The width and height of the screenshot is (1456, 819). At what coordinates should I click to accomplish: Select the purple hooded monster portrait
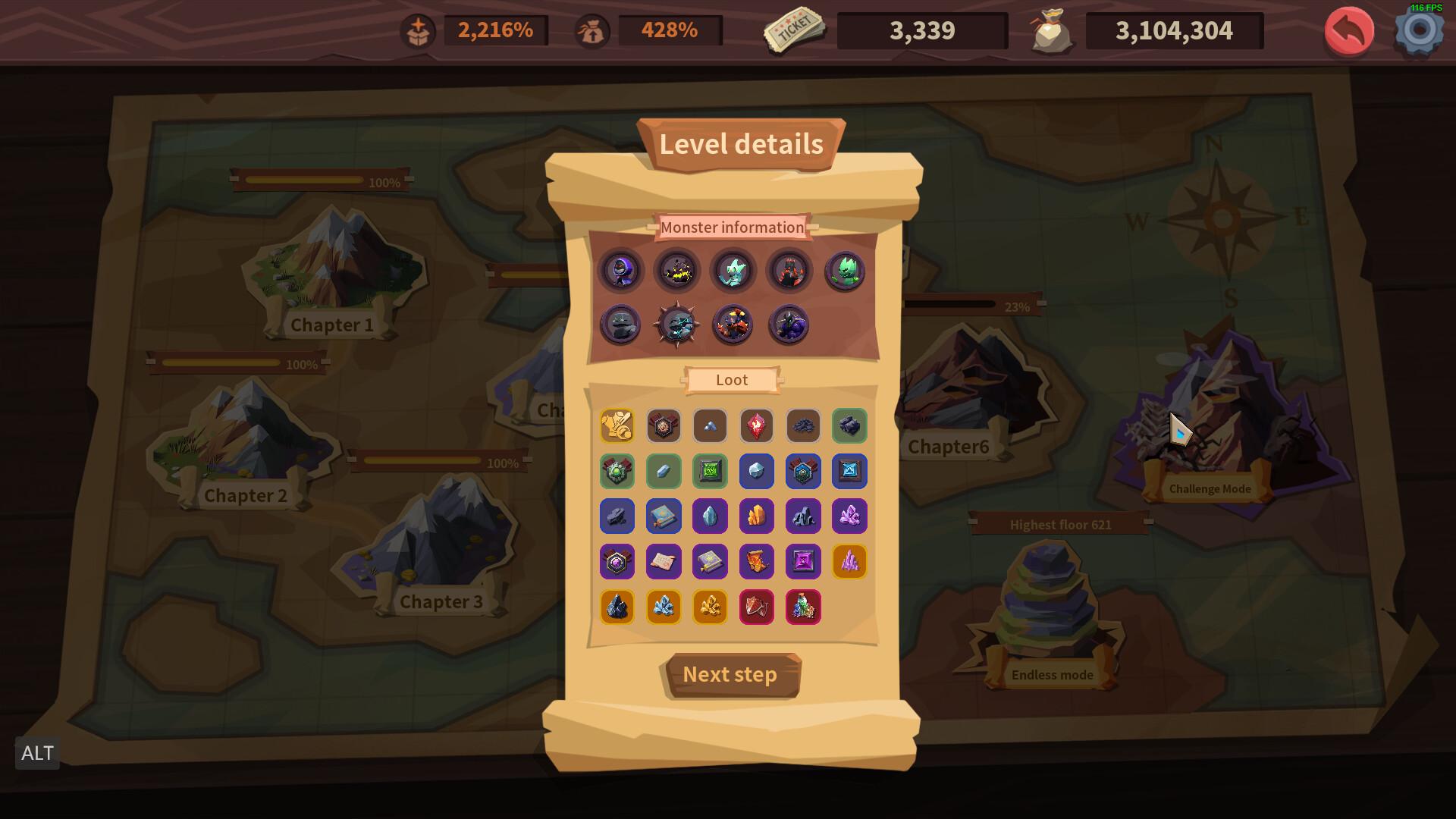pos(620,271)
